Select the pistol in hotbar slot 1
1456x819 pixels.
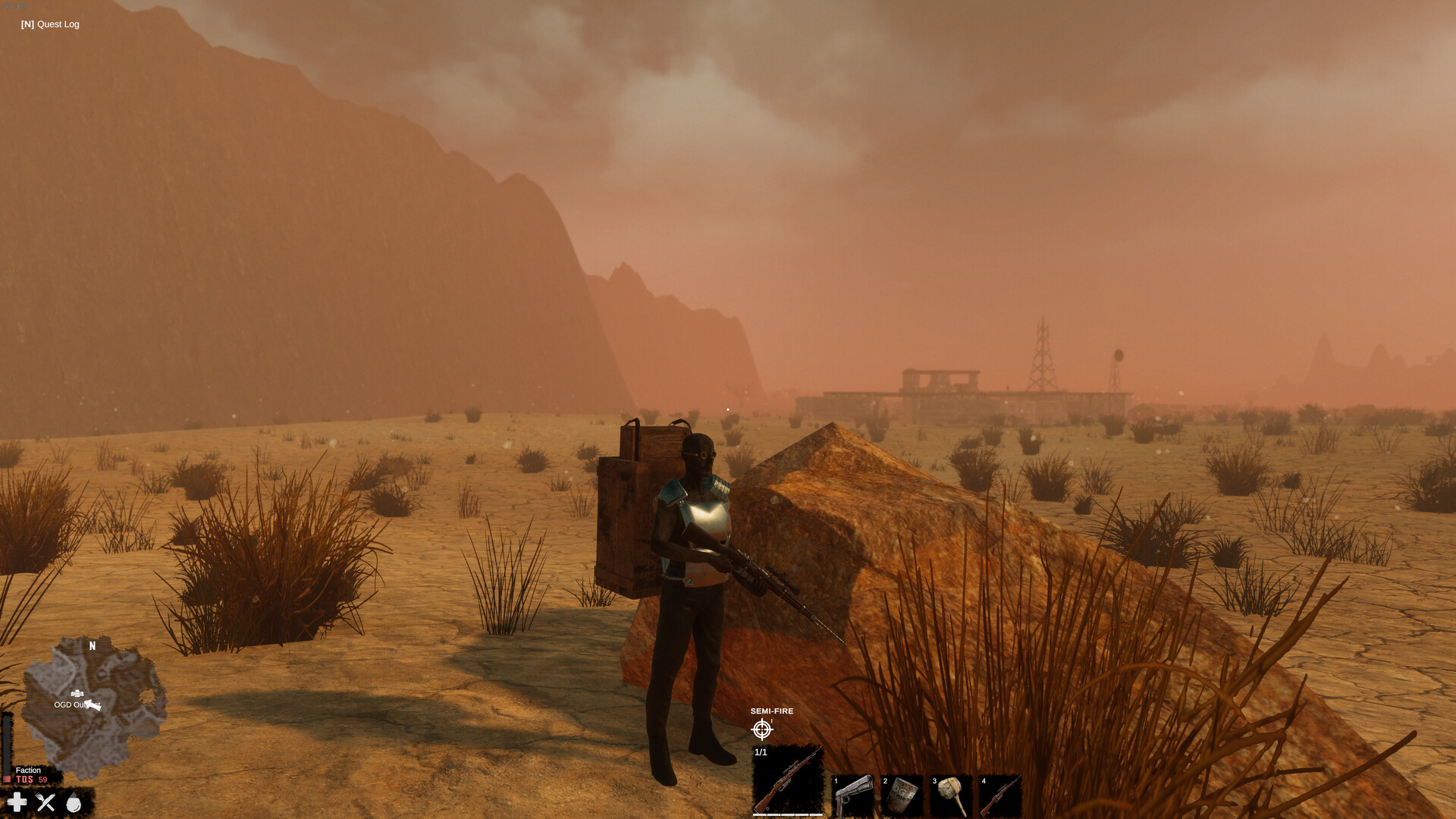pyautogui.click(x=855, y=795)
